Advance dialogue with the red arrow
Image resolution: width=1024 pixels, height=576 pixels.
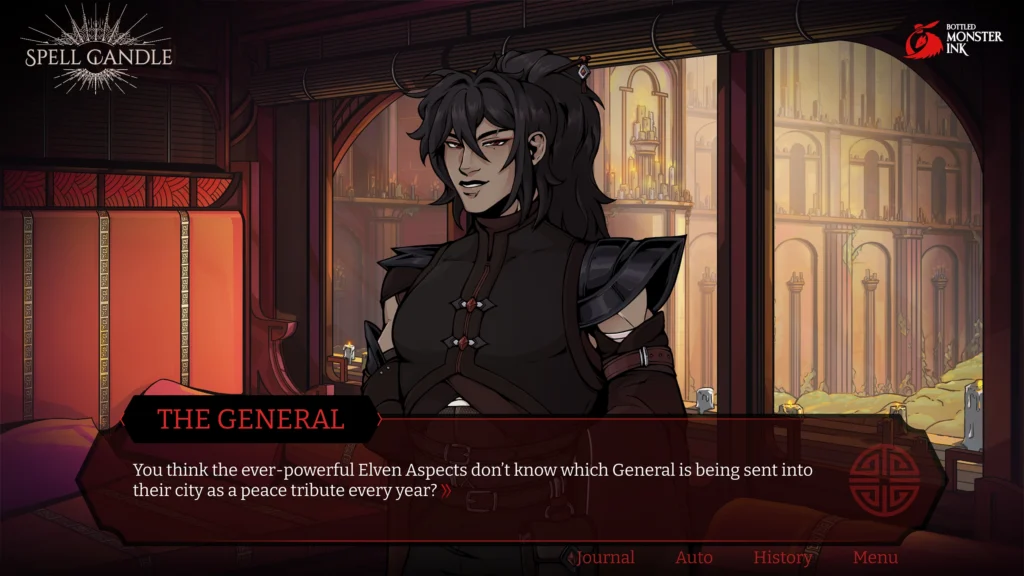[446, 491]
